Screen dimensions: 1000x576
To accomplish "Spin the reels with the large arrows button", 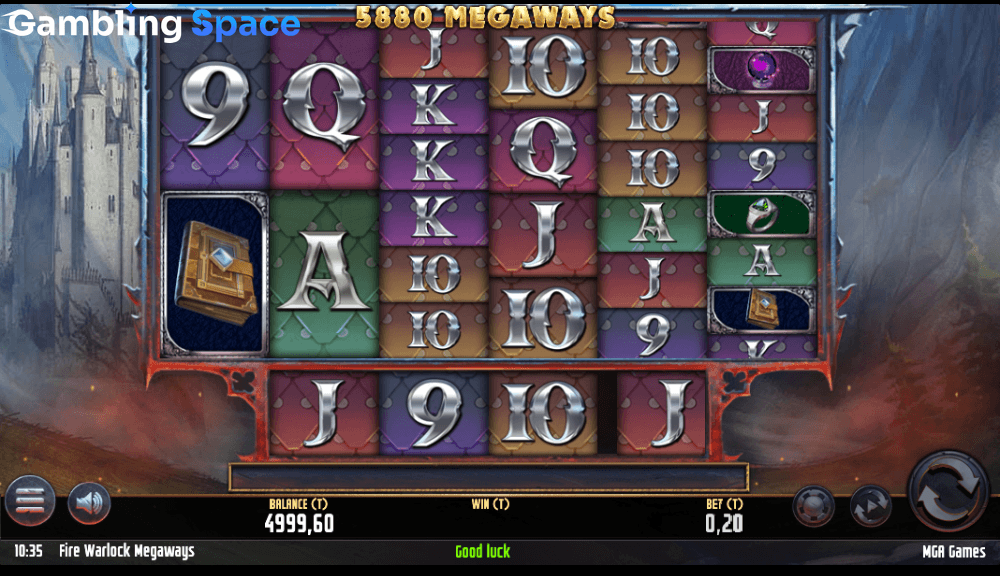I will coord(948,490).
